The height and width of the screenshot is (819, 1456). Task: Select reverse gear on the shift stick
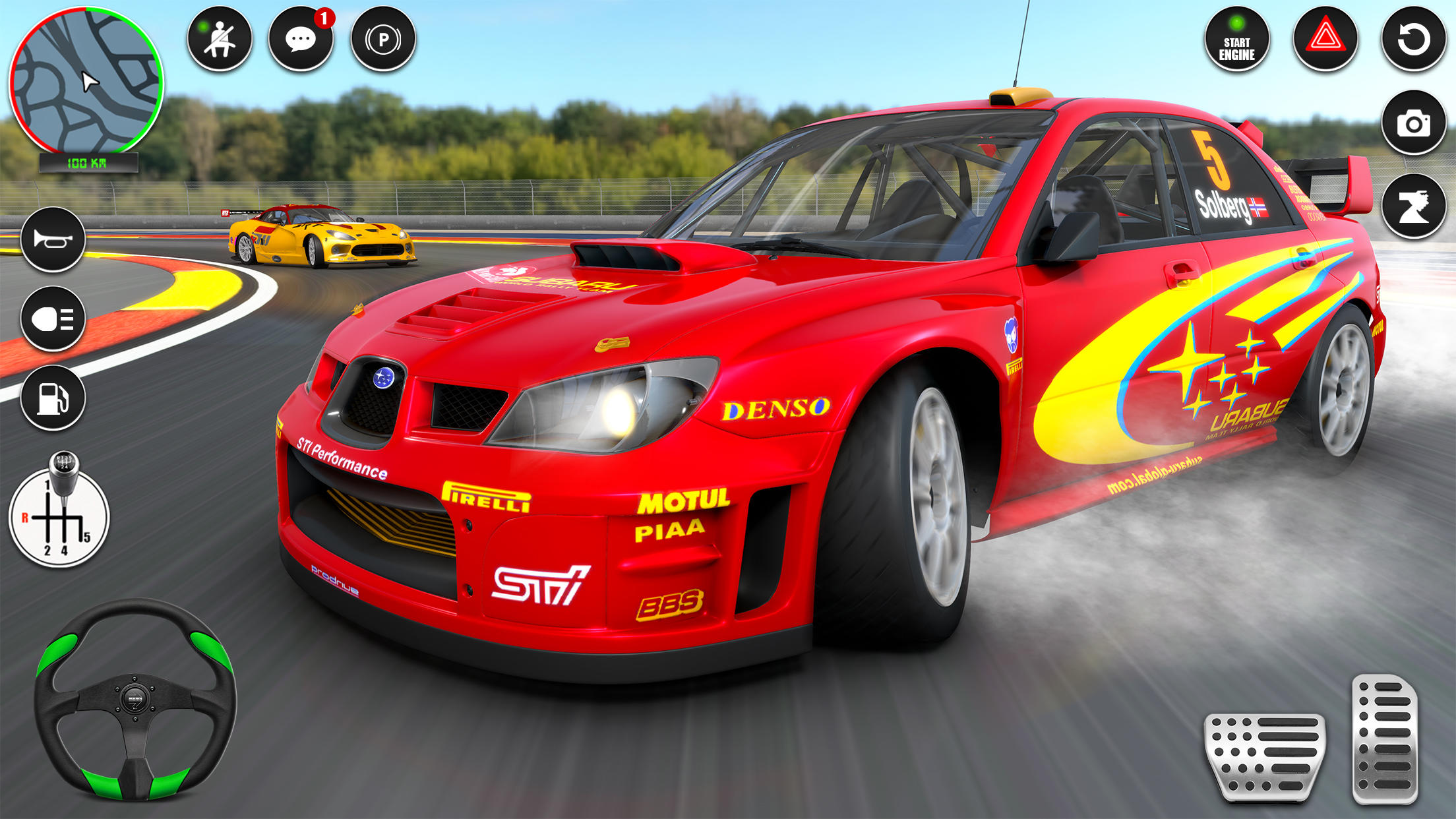tap(25, 518)
